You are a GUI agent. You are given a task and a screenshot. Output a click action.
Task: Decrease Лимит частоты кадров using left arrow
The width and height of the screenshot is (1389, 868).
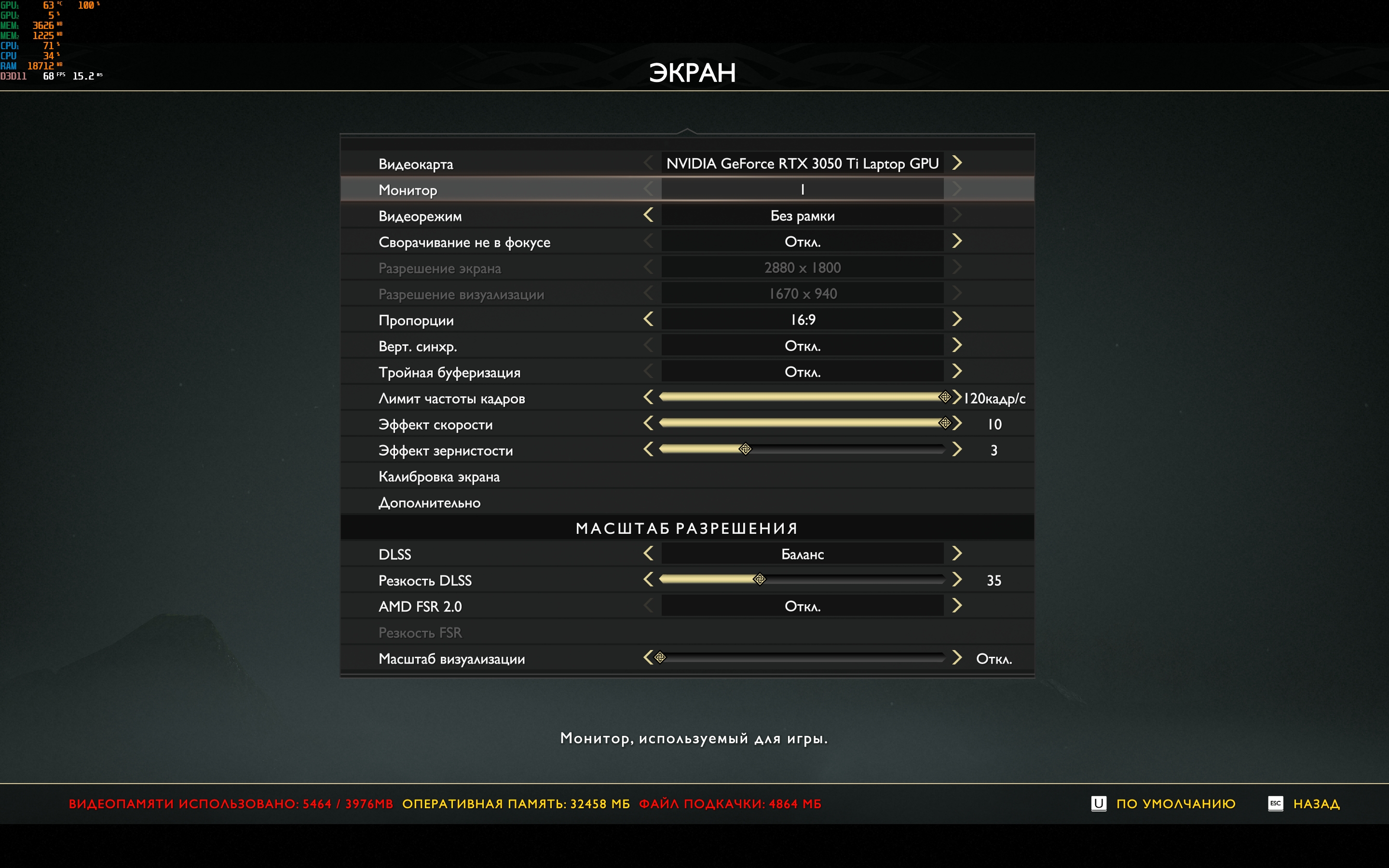(x=649, y=397)
